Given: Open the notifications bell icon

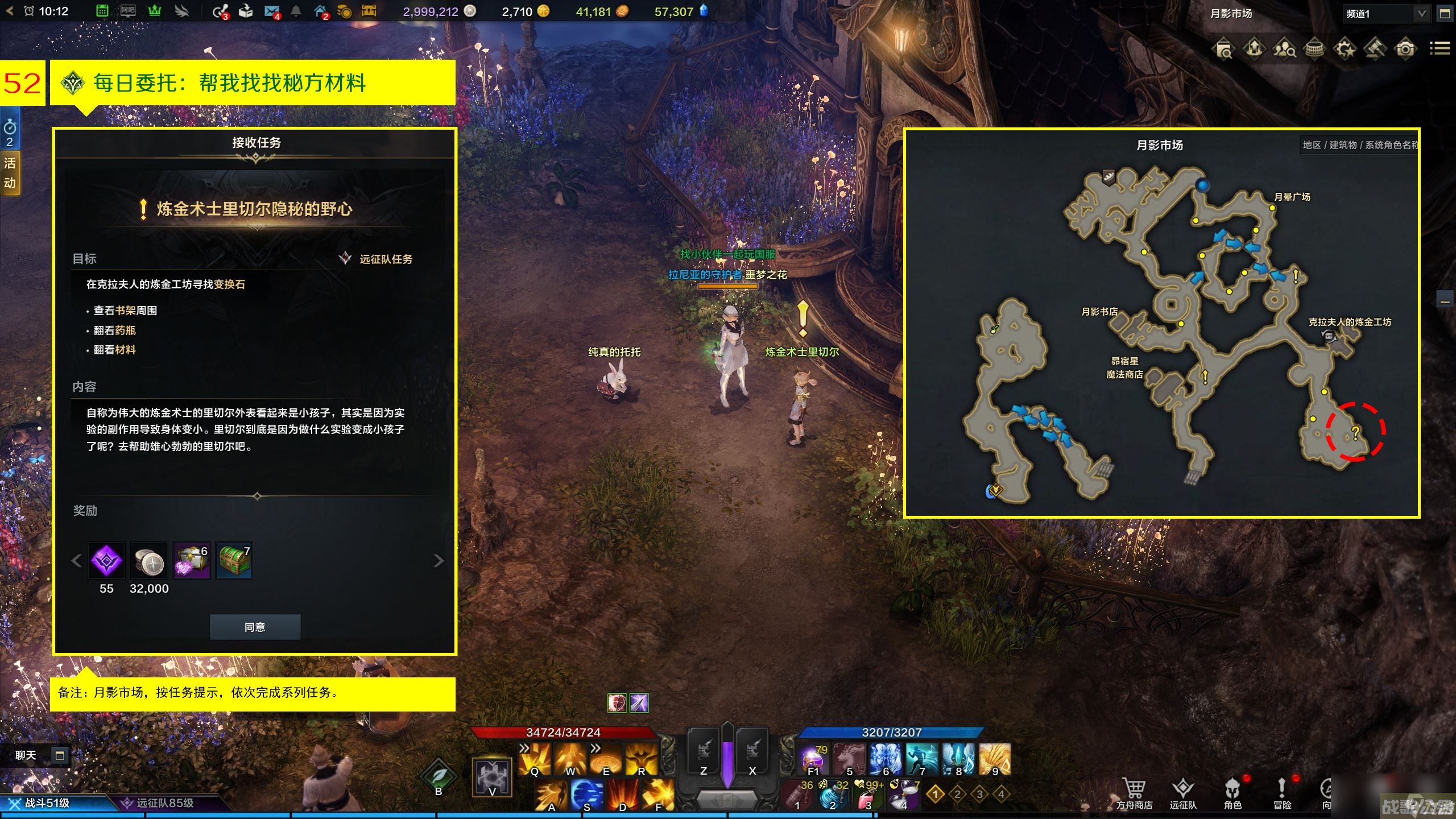Looking at the screenshot, I should click(296, 11).
